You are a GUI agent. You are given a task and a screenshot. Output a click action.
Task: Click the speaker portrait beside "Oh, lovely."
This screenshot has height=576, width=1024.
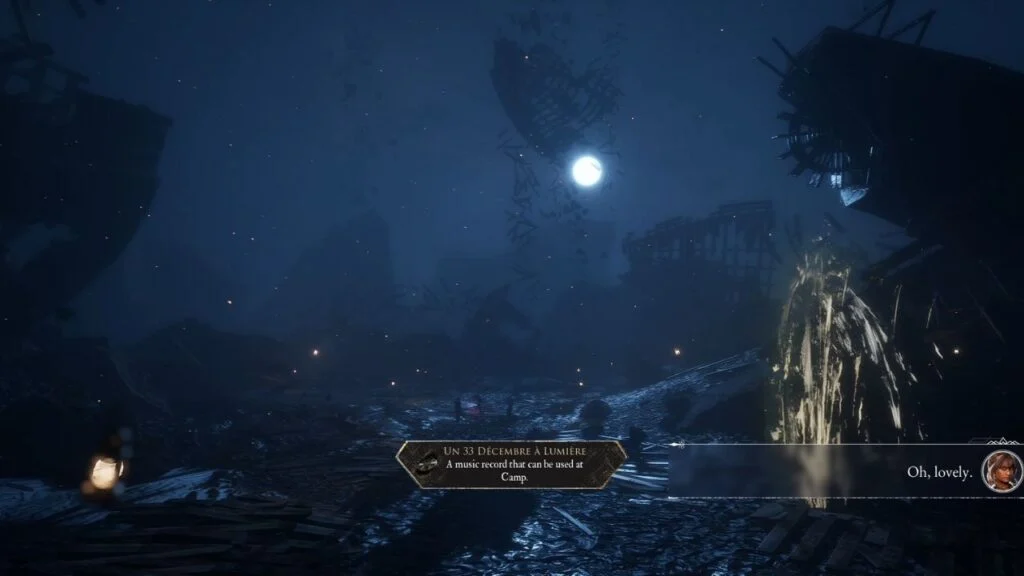click(999, 470)
